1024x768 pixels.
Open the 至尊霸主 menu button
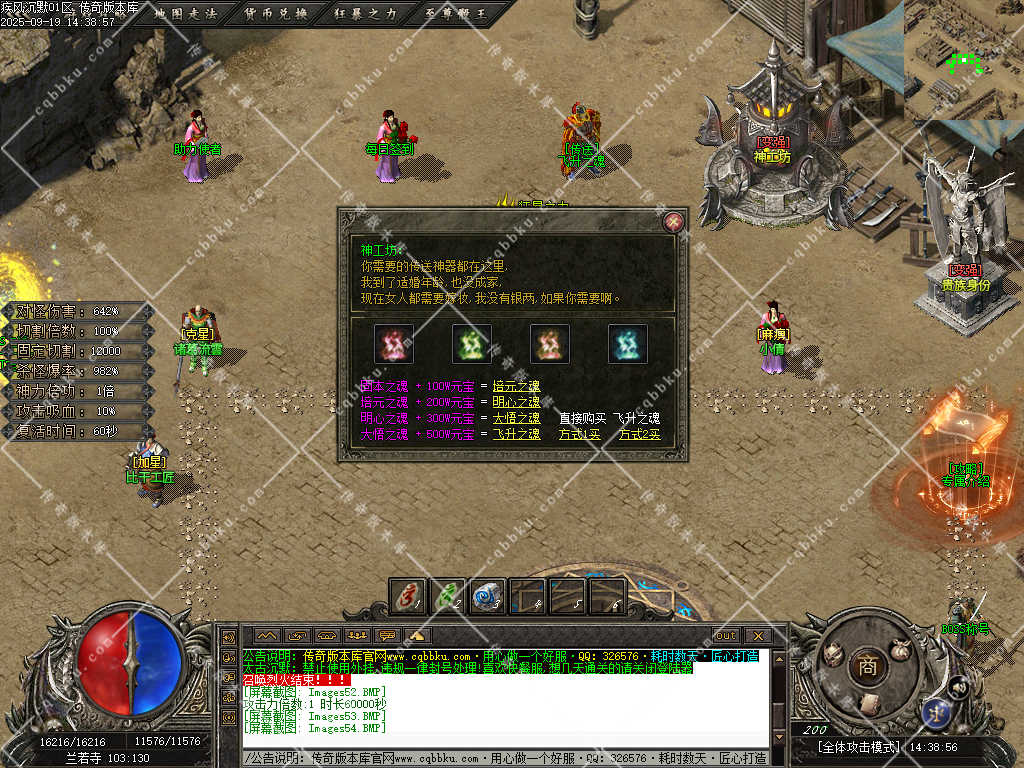[454, 14]
